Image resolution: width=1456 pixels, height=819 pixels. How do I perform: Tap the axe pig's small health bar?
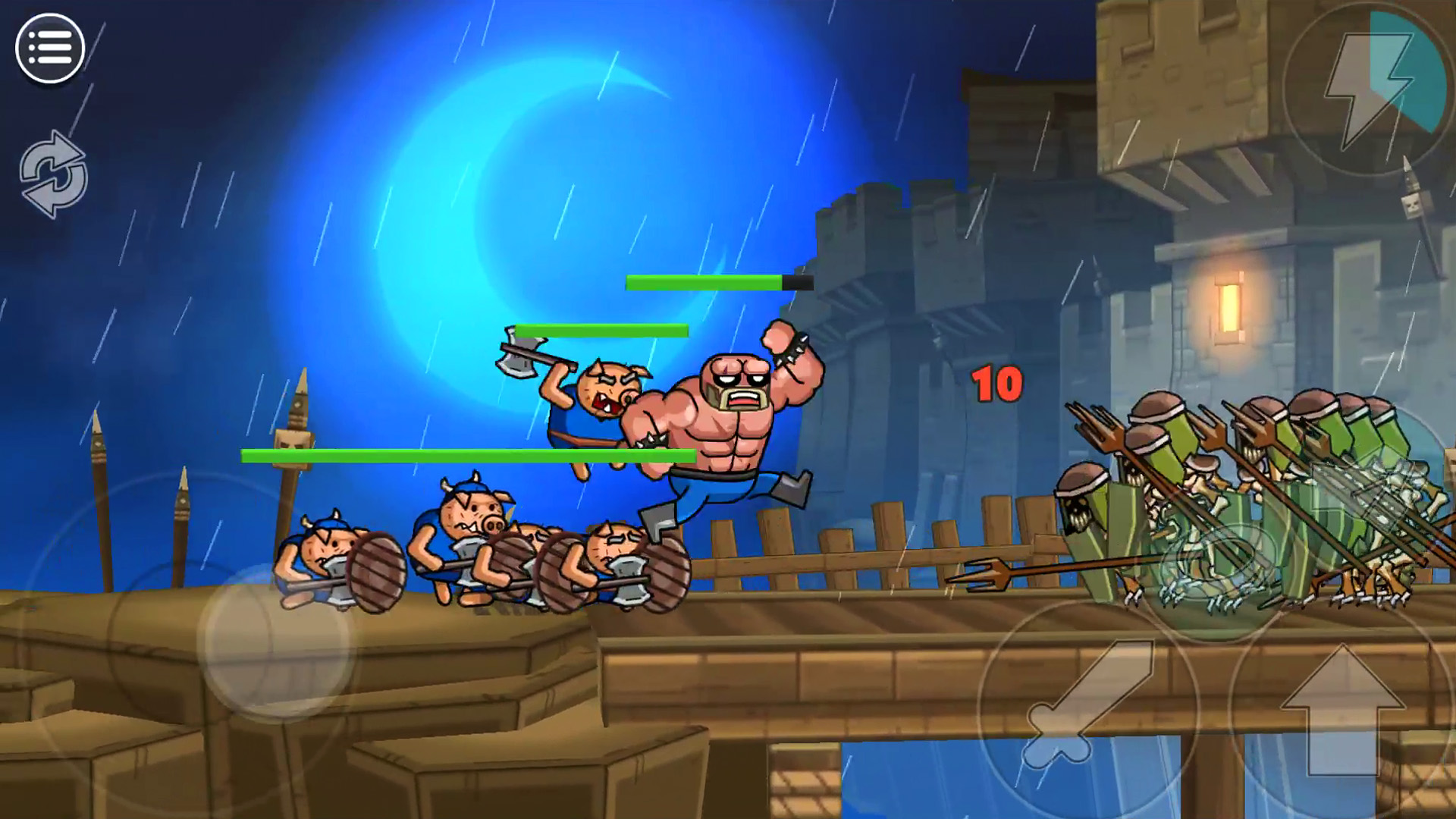coord(603,329)
